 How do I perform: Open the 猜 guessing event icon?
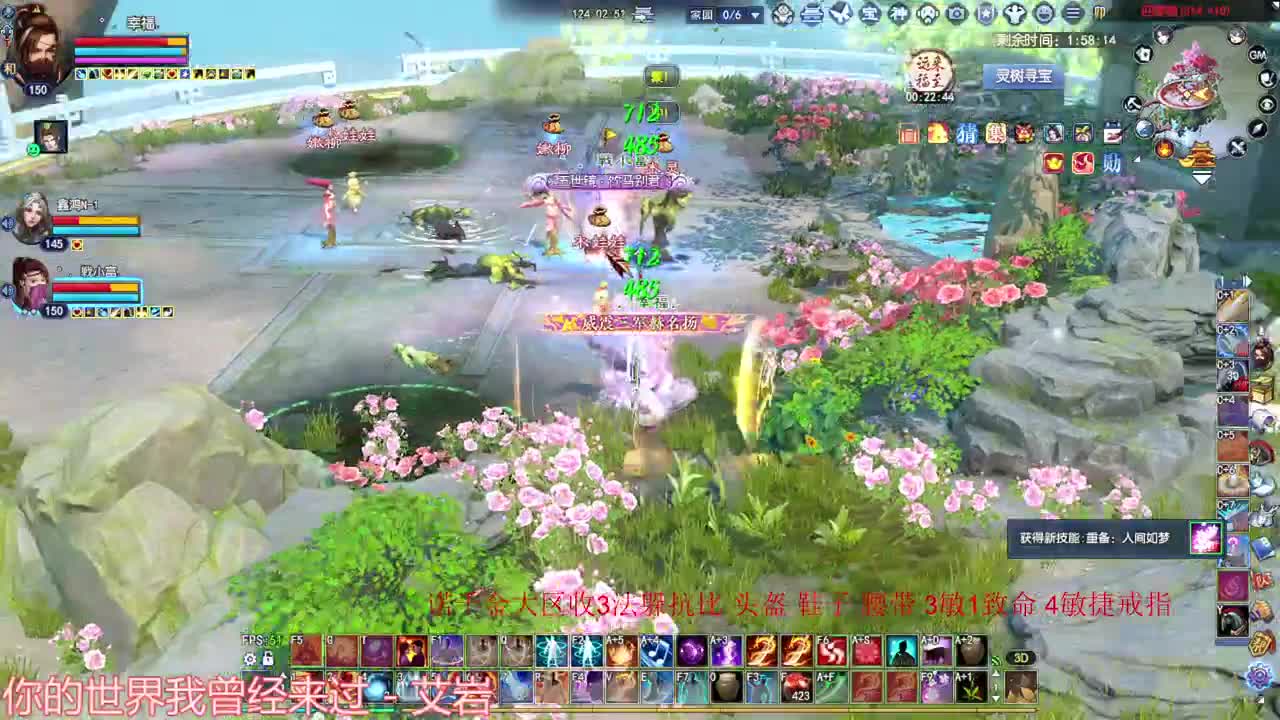(967, 133)
